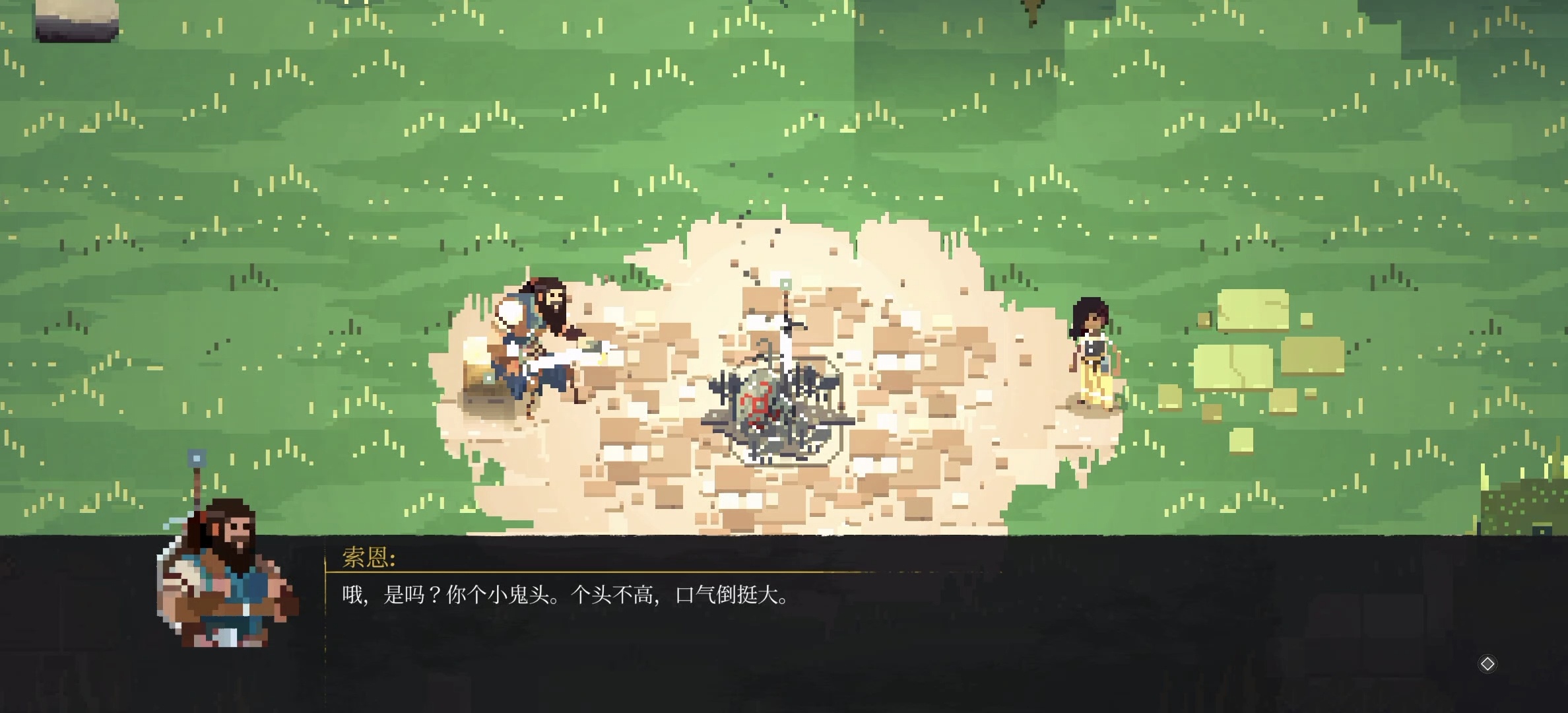
Task: Click the green marker above the sword hilt
Action: click(x=785, y=284)
